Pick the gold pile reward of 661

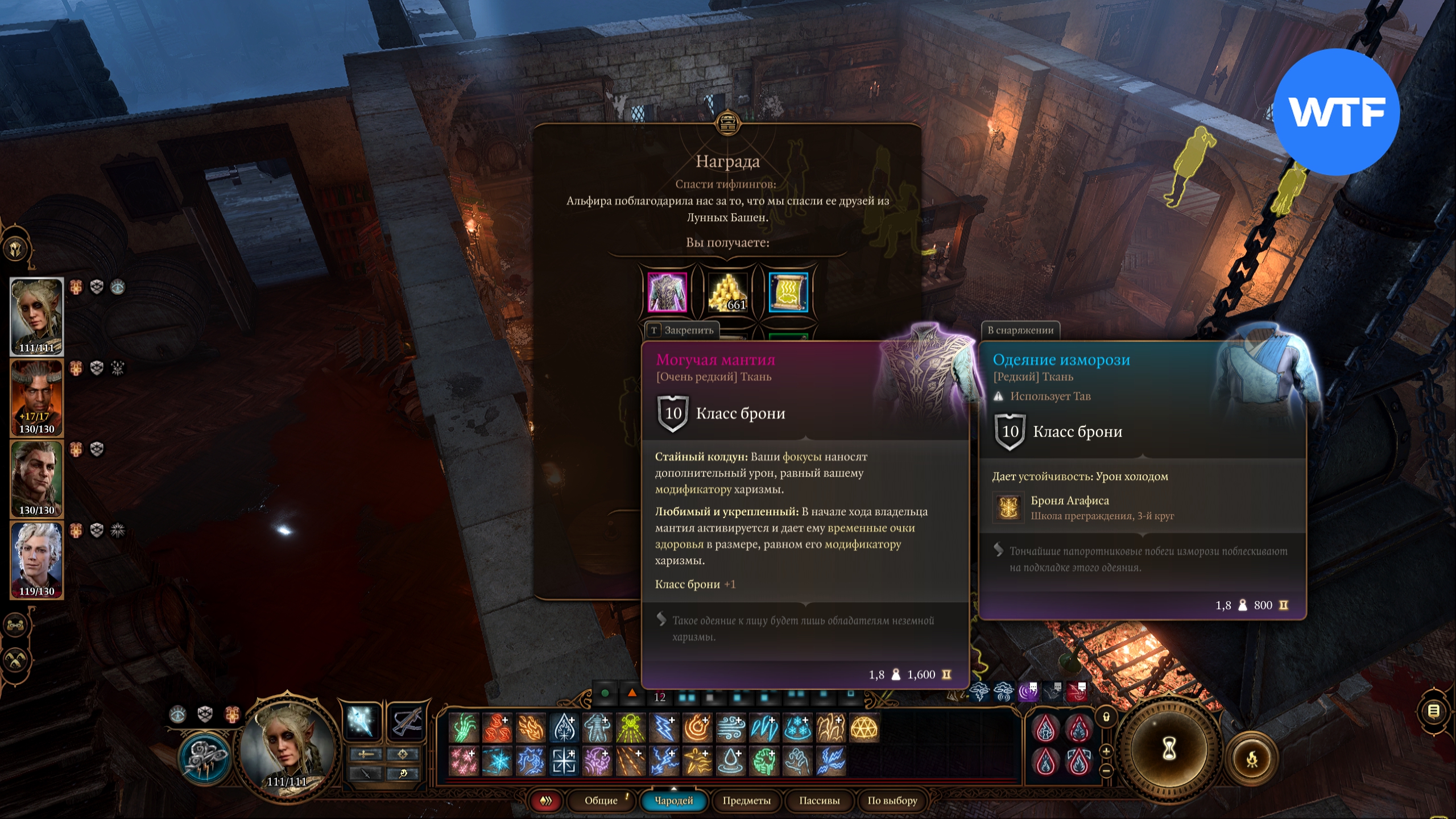(x=727, y=292)
